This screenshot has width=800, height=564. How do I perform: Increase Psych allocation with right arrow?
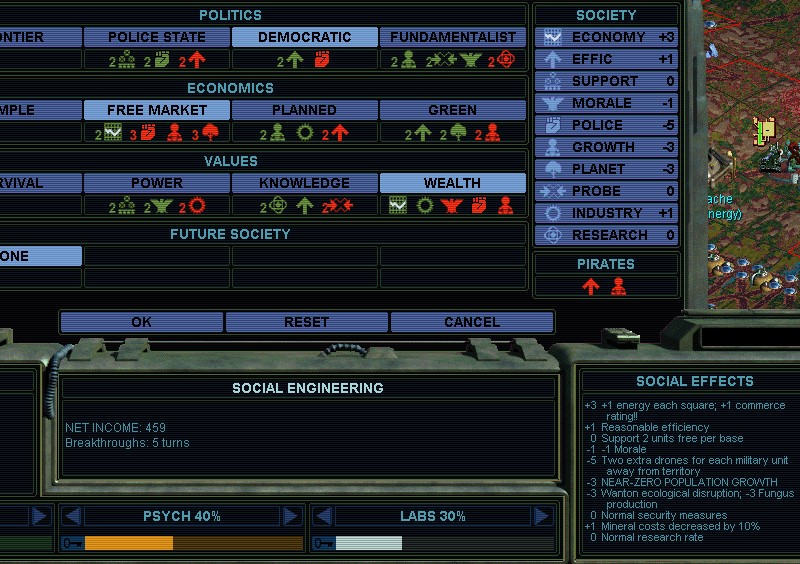pos(291,516)
